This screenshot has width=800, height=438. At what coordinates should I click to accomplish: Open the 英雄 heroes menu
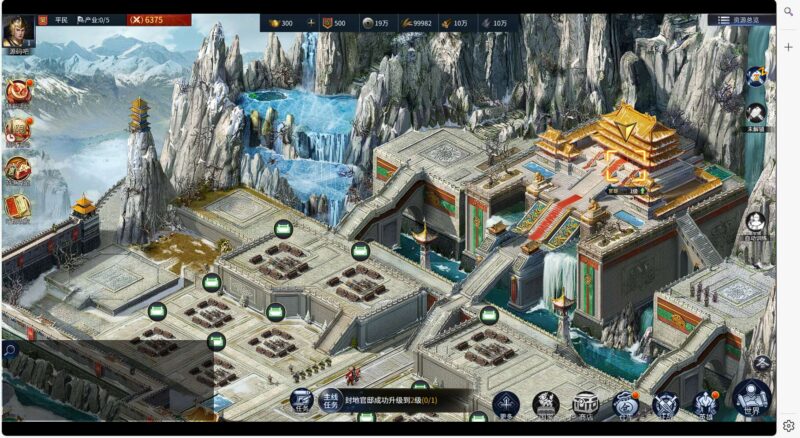pos(706,403)
